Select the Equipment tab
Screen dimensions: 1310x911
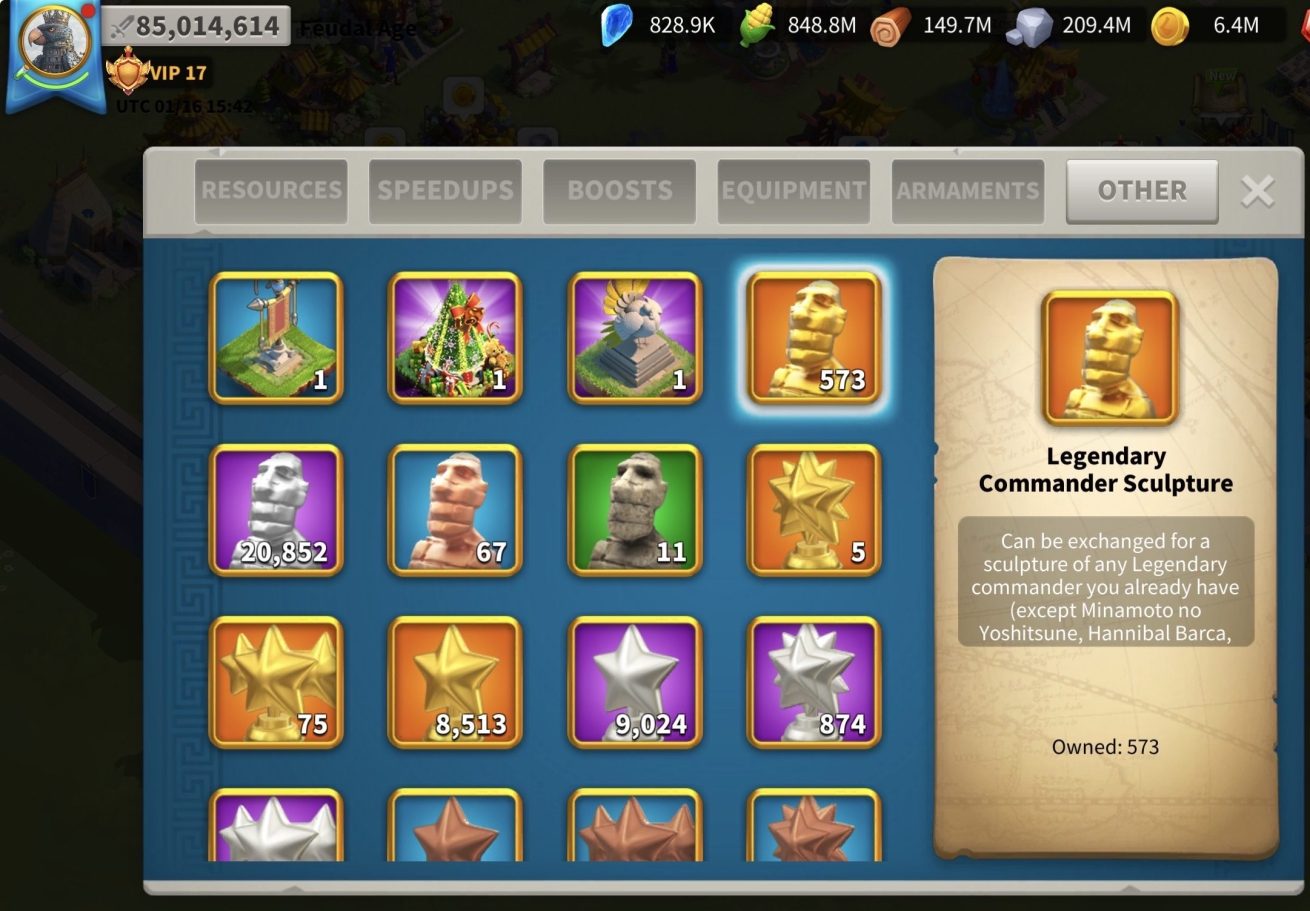(793, 191)
